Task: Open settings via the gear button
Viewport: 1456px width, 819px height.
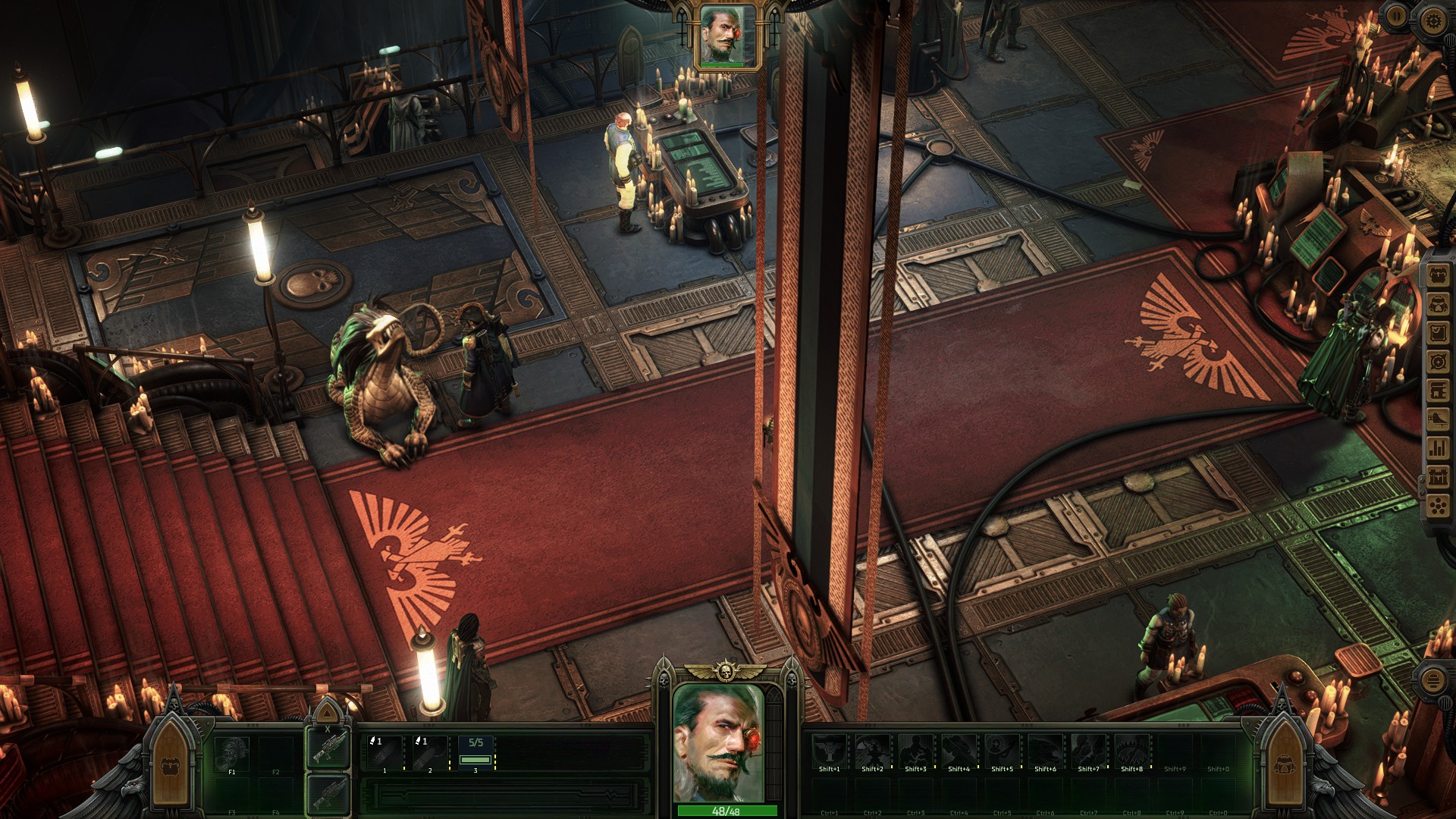Action: pos(1432,20)
